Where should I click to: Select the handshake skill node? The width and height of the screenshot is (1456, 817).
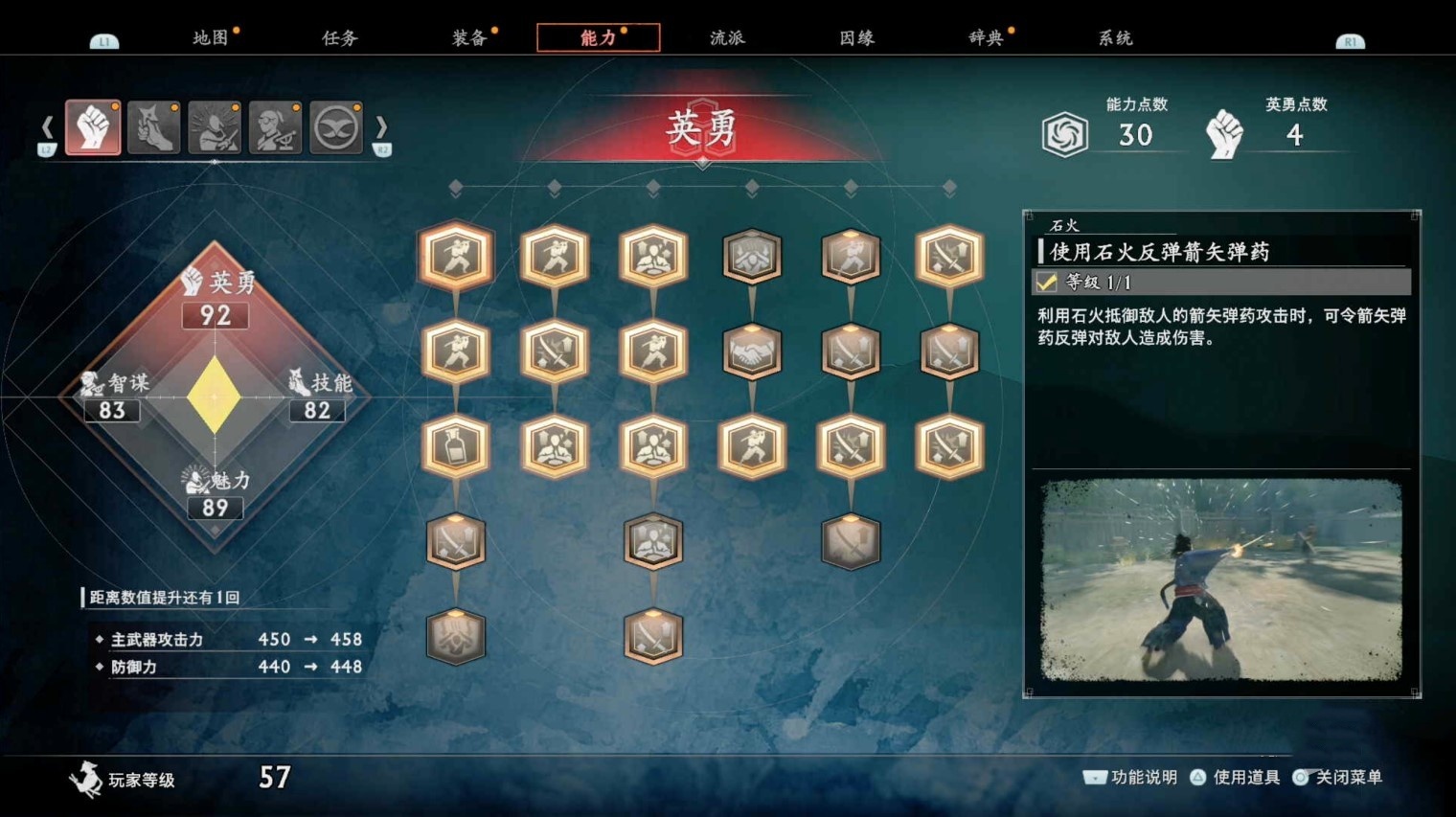click(753, 352)
